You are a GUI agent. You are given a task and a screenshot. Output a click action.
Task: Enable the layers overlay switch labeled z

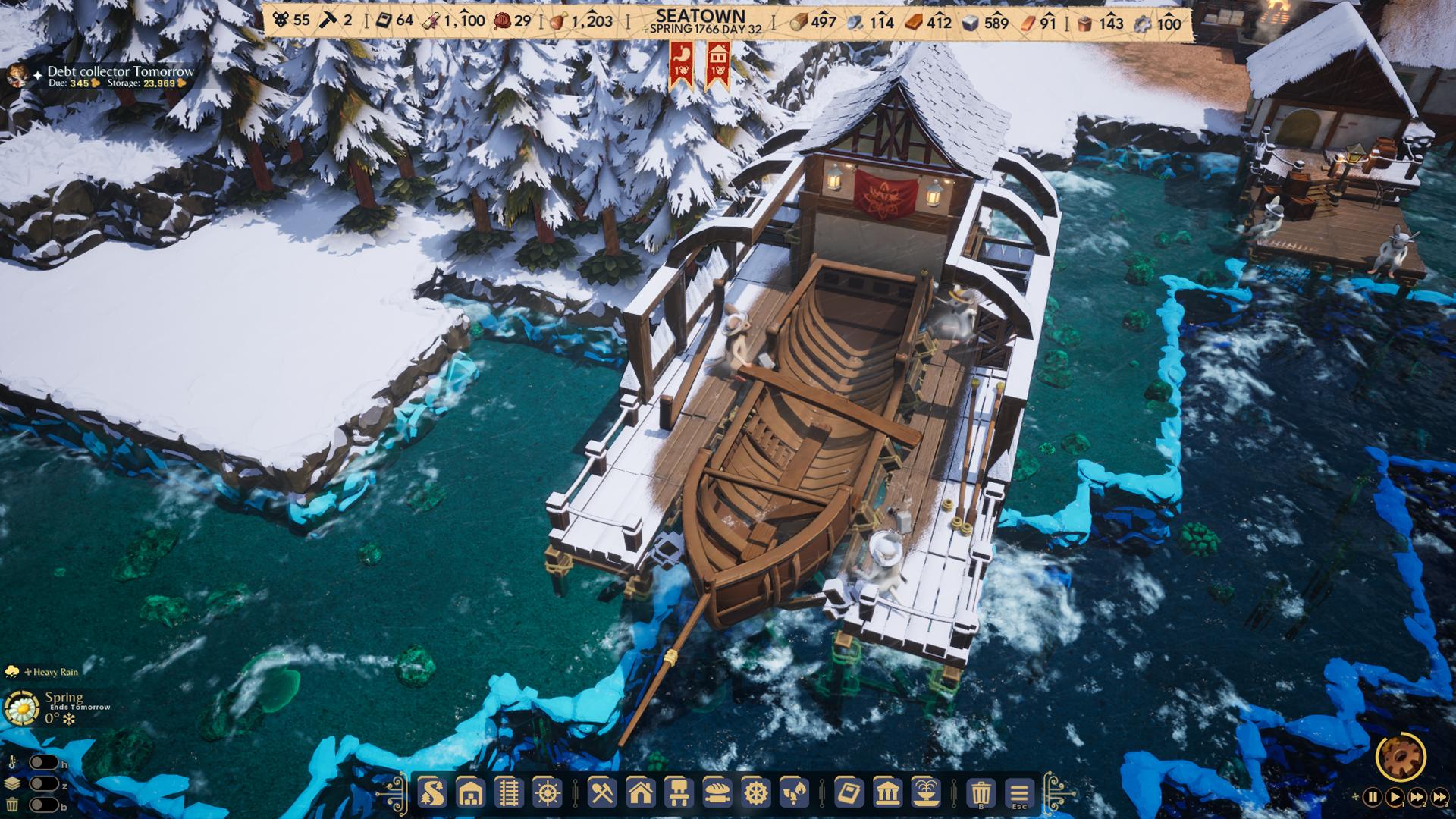pos(43,783)
